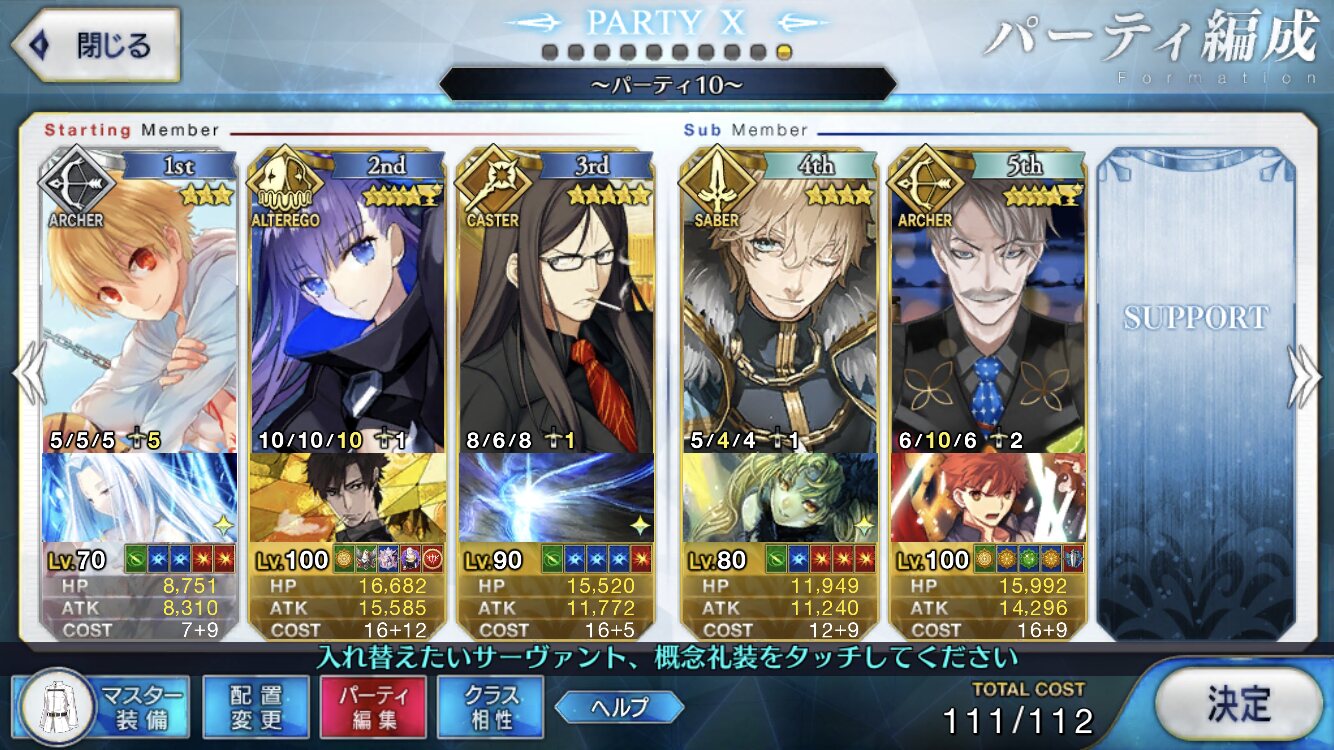Select the 5th slot Archer servant card
The width and height of the screenshot is (1334, 750).
click(988, 300)
